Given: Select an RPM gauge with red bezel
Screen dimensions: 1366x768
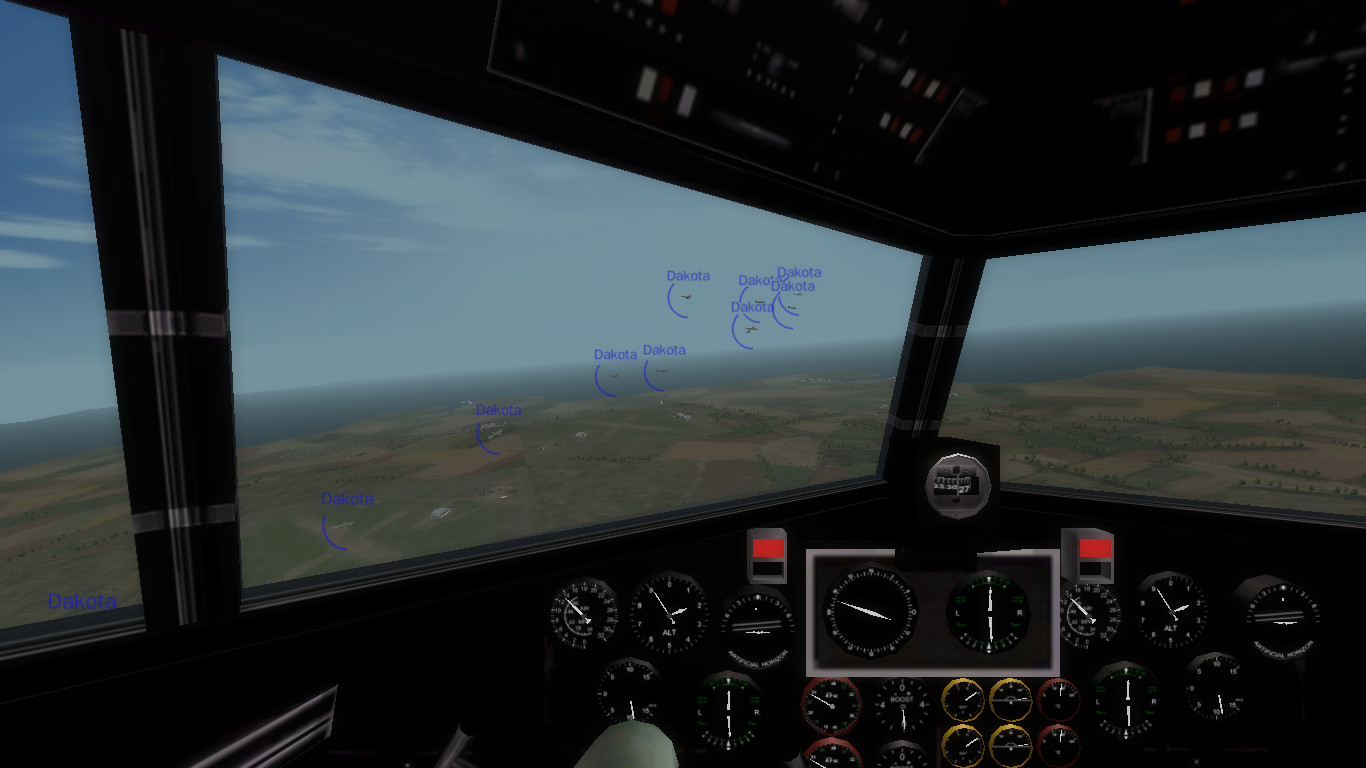Looking at the screenshot, I should tap(830, 705).
